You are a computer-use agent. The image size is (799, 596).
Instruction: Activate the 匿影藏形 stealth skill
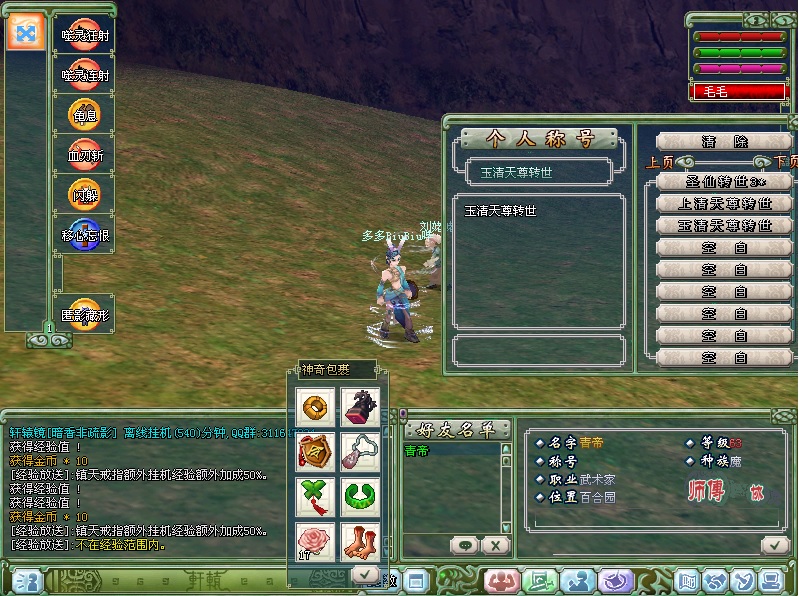click(84, 314)
